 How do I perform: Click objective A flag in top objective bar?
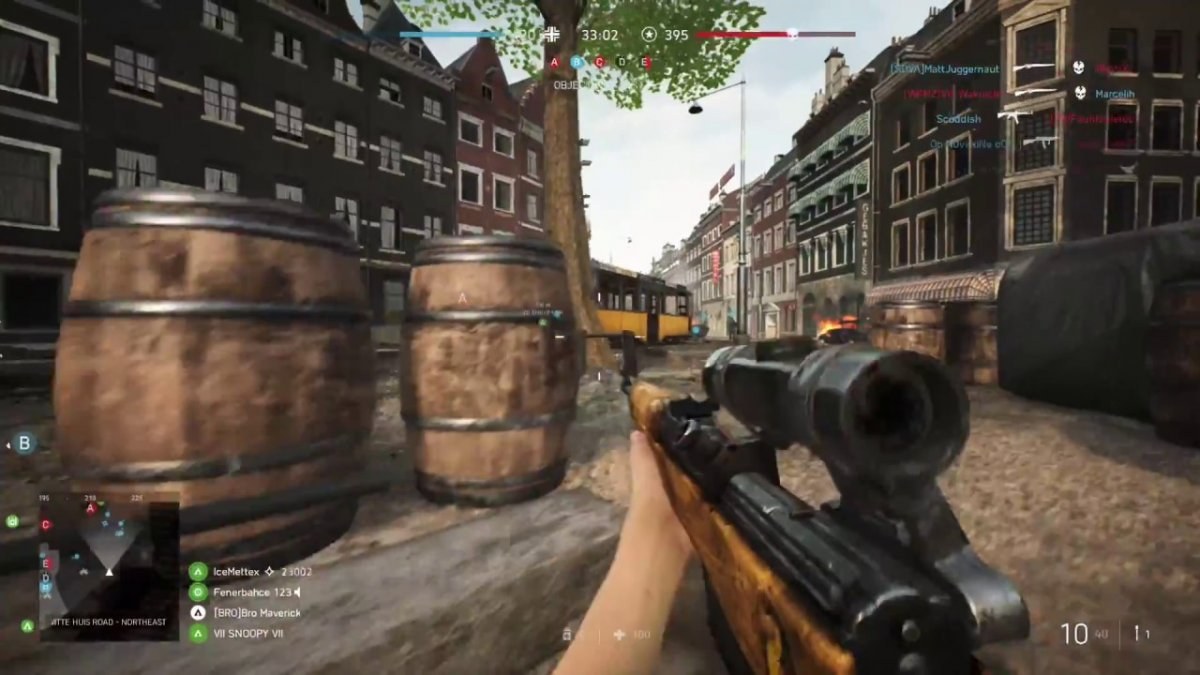click(x=554, y=62)
